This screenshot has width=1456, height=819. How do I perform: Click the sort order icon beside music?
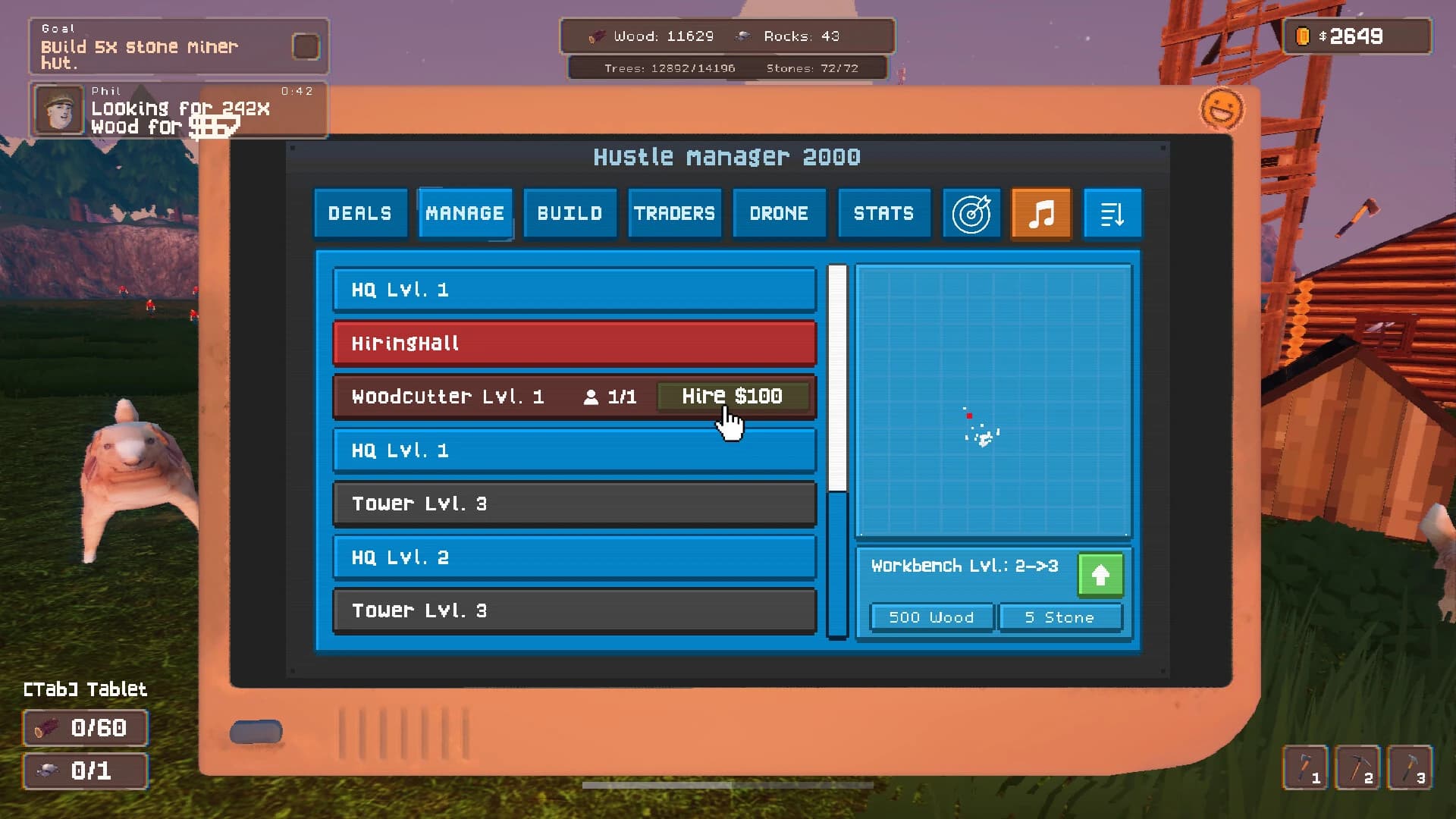[x=1112, y=213]
